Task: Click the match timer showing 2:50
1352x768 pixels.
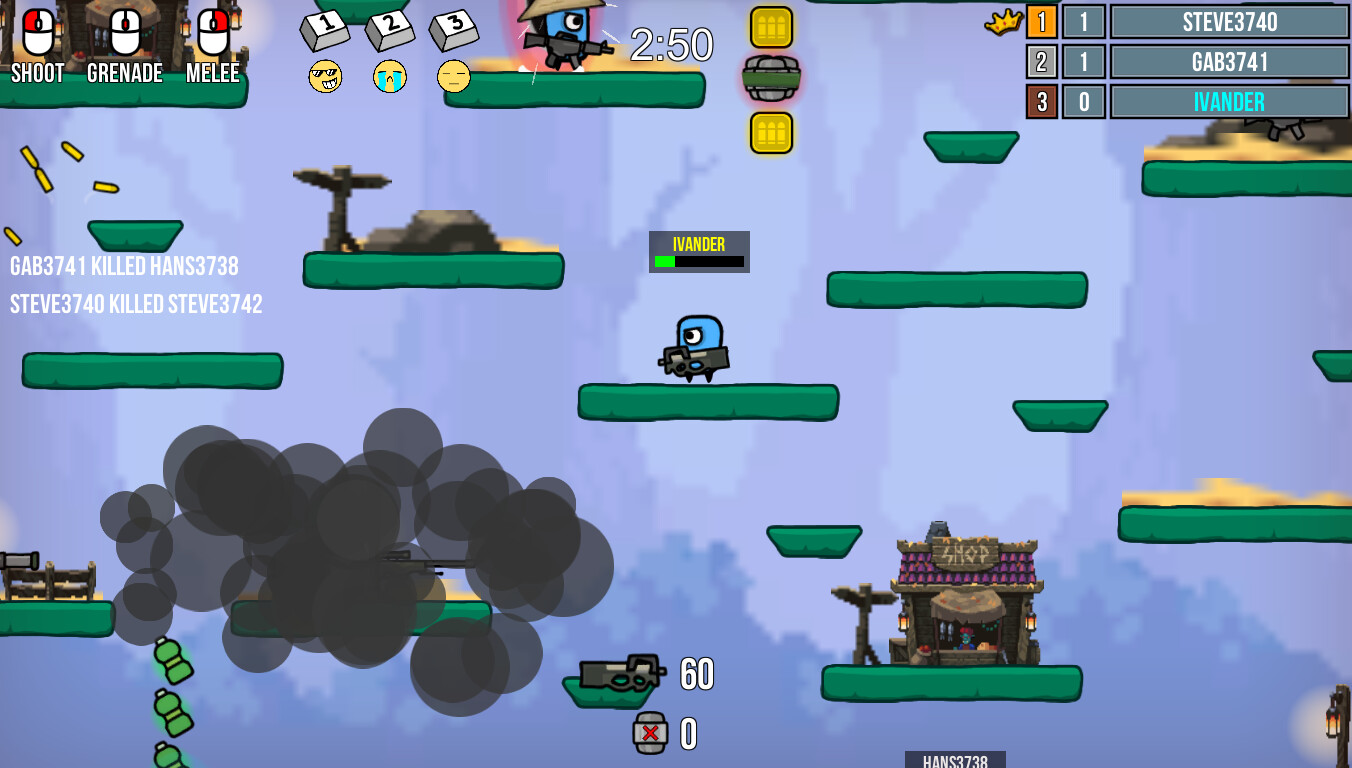Action: pyautogui.click(x=670, y=44)
